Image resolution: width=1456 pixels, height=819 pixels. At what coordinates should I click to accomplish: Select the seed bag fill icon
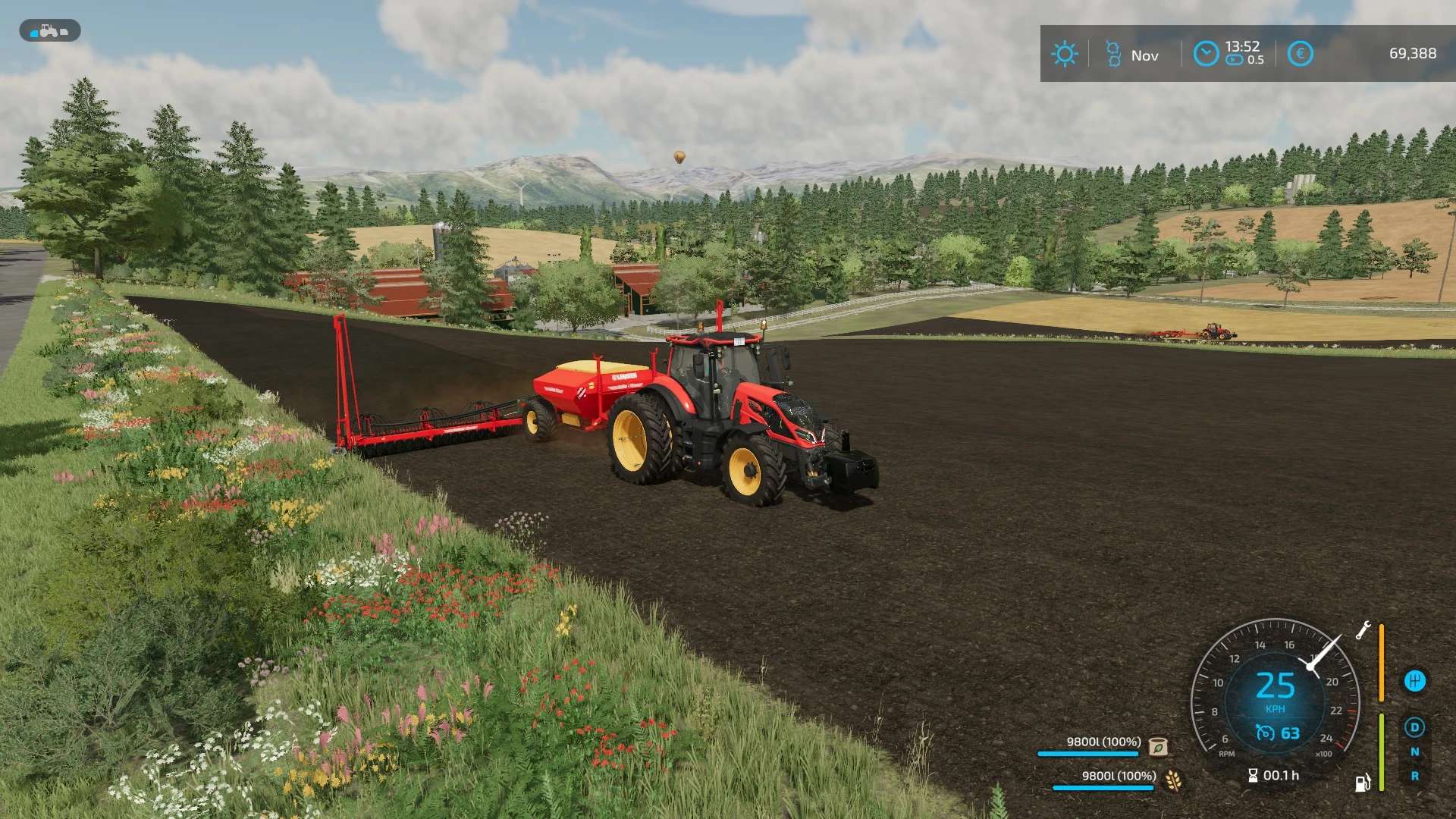[x=1158, y=746]
